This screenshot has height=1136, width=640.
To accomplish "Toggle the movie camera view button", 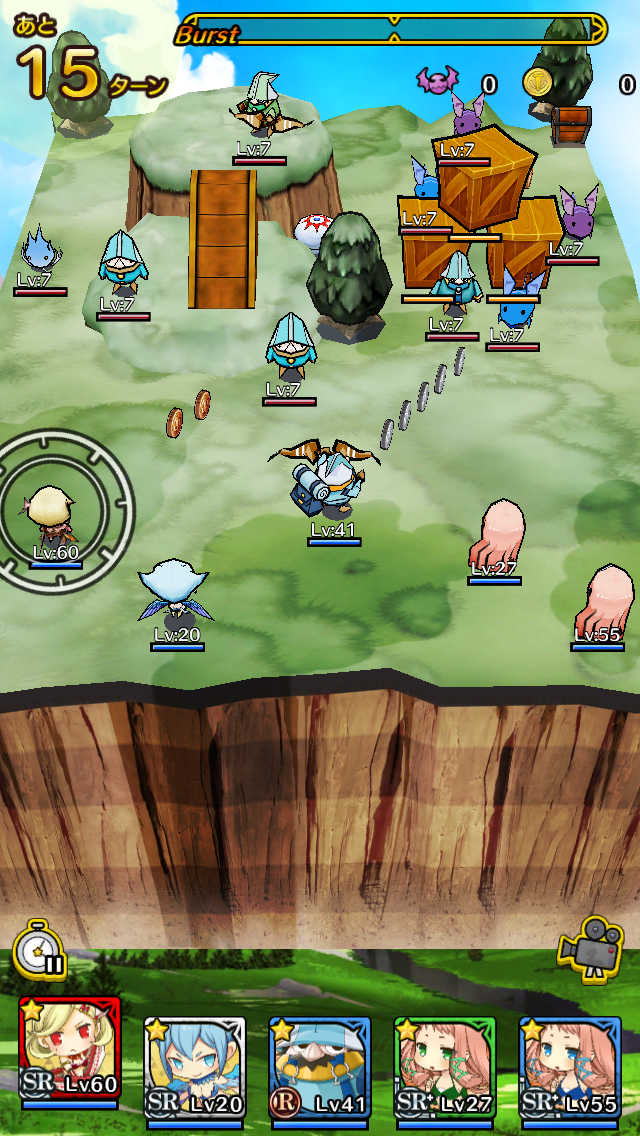I will [591, 946].
